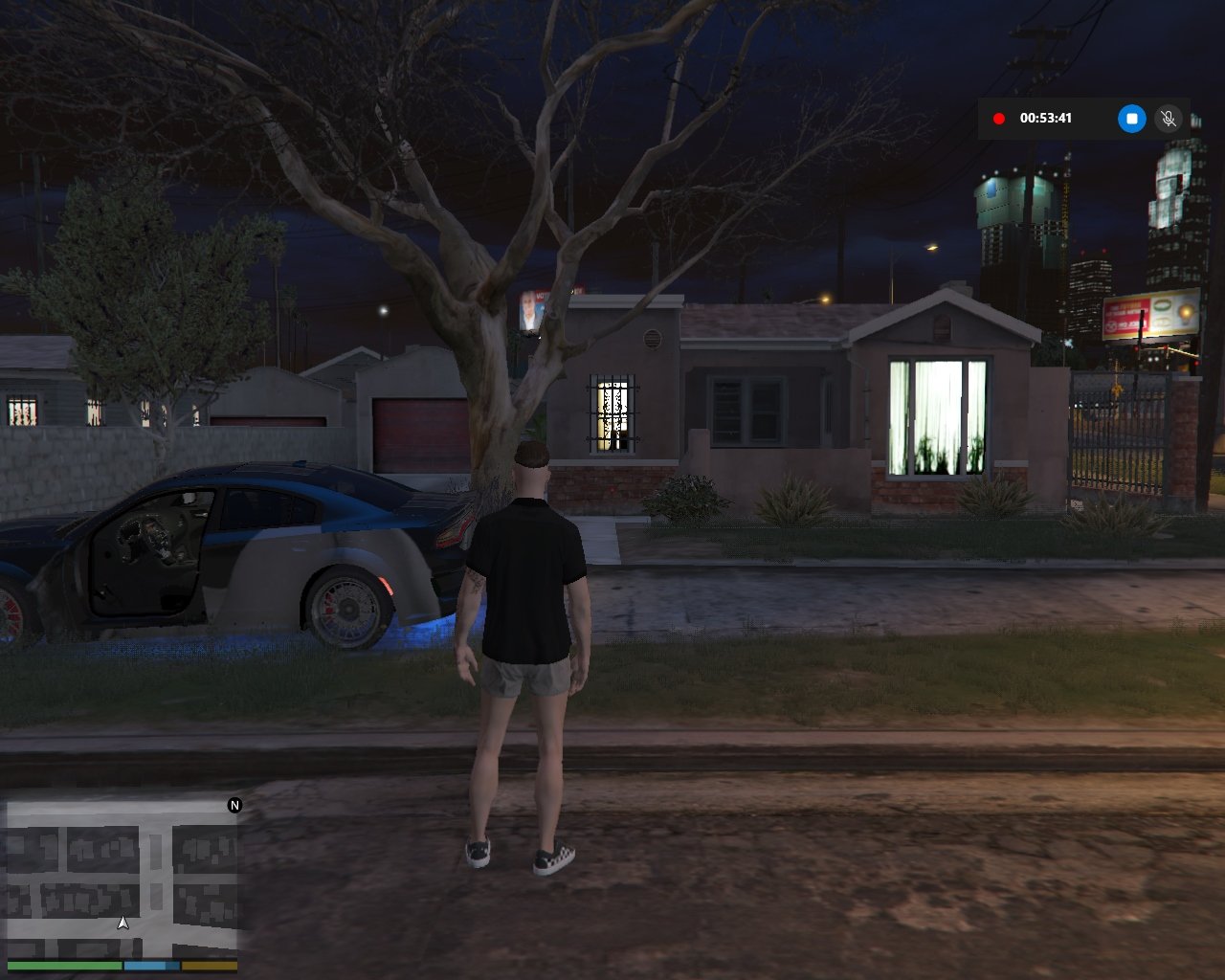Click the minimap in the corner
This screenshot has width=1225, height=980.
click(x=122, y=879)
